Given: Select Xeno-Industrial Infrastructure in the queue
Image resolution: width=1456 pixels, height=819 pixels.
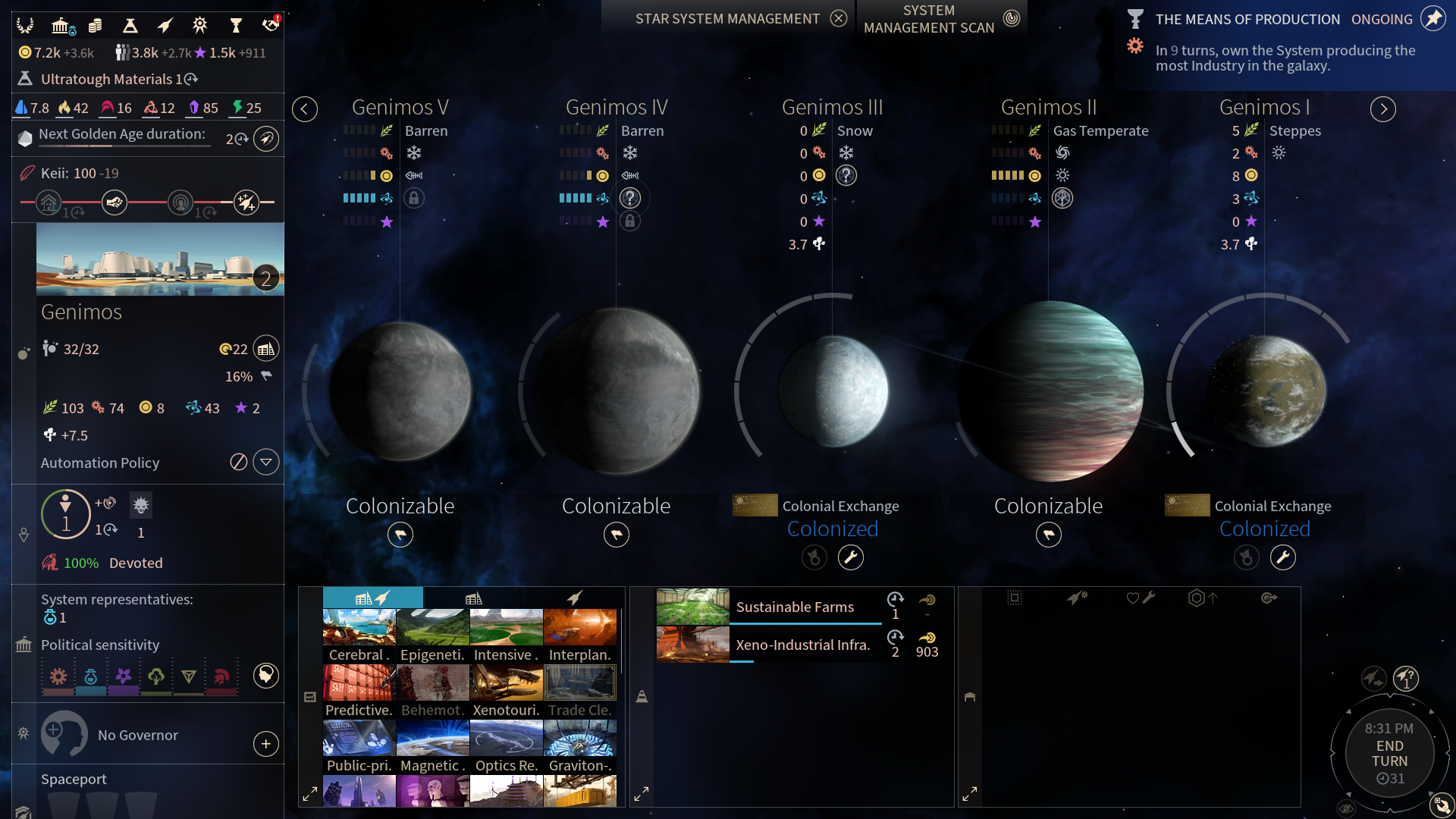Looking at the screenshot, I should [802, 645].
